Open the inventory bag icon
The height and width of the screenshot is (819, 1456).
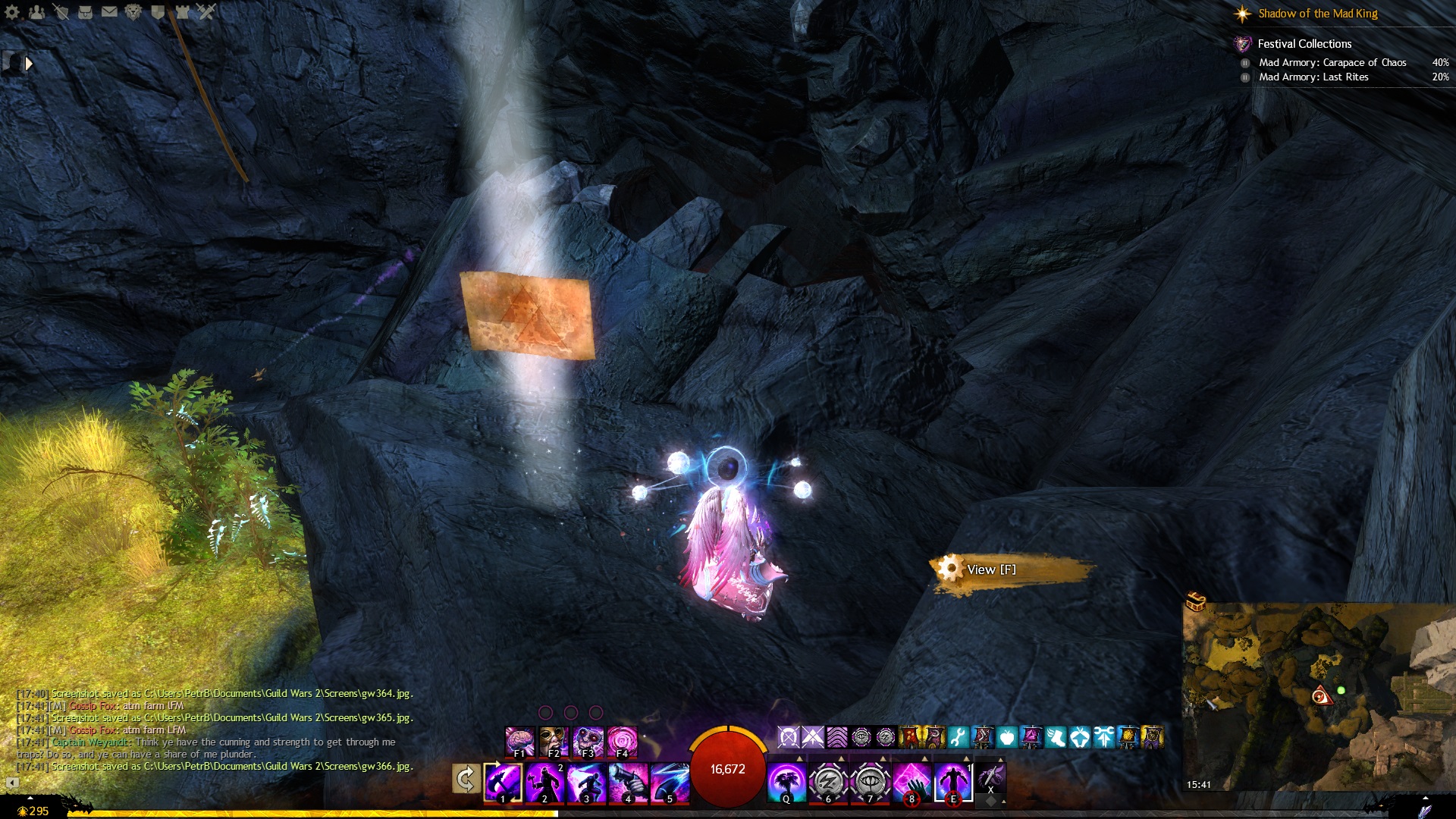pyautogui.click(x=85, y=12)
